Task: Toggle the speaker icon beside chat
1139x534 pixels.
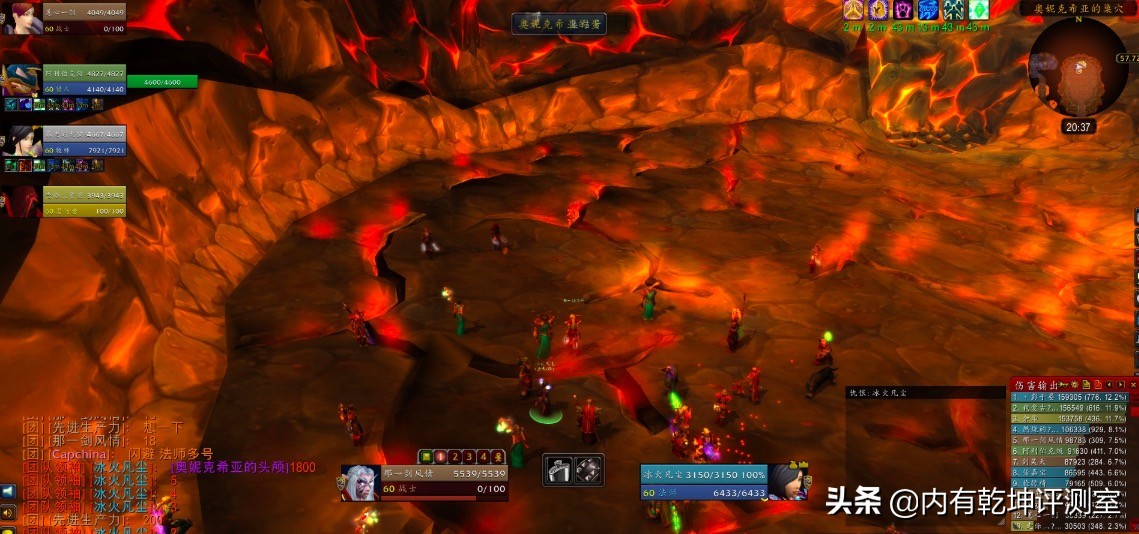Action: 8,512
